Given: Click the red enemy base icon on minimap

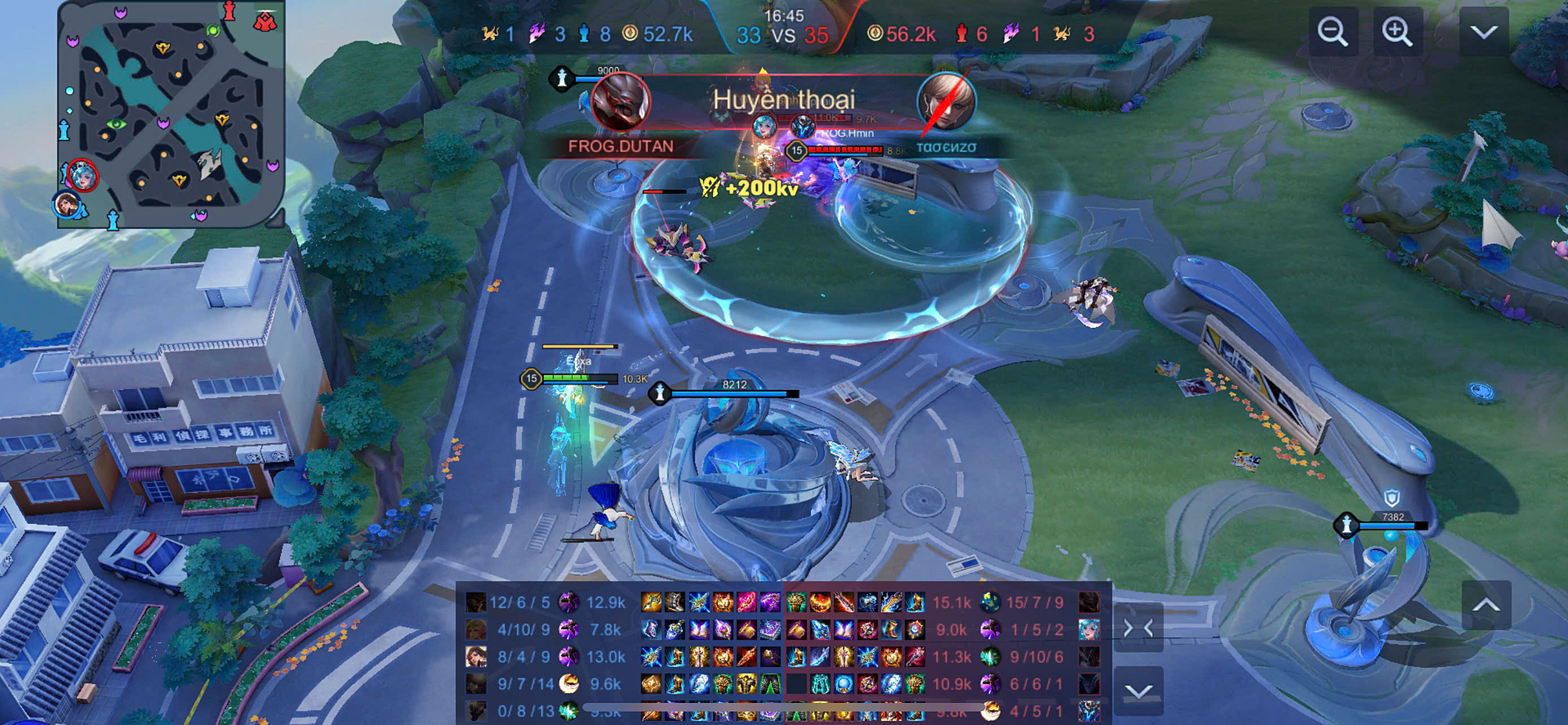Looking at the screenshot, I should (265, 21).
